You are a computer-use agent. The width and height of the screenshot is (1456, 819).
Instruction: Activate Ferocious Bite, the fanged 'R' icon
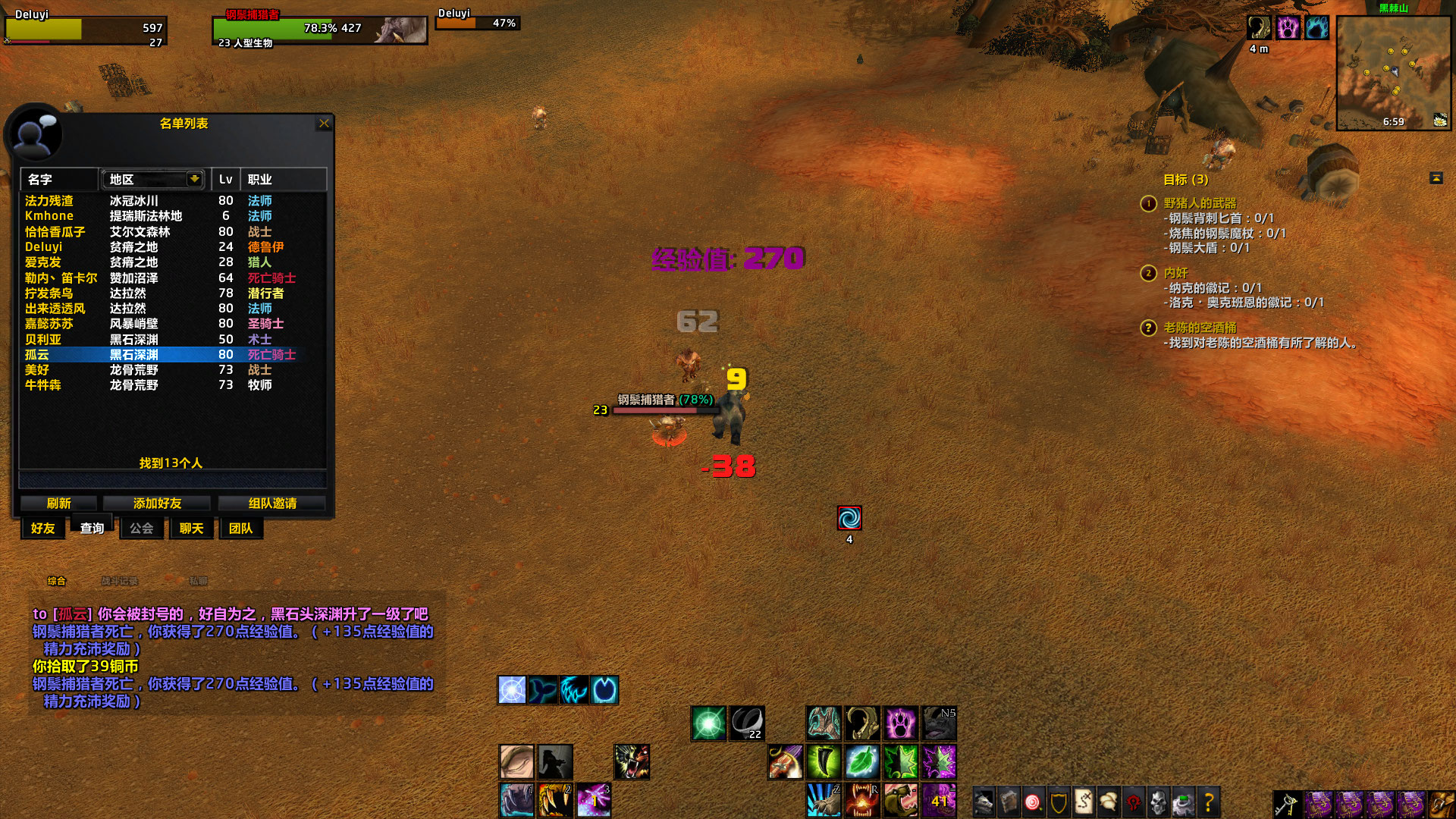862,800
